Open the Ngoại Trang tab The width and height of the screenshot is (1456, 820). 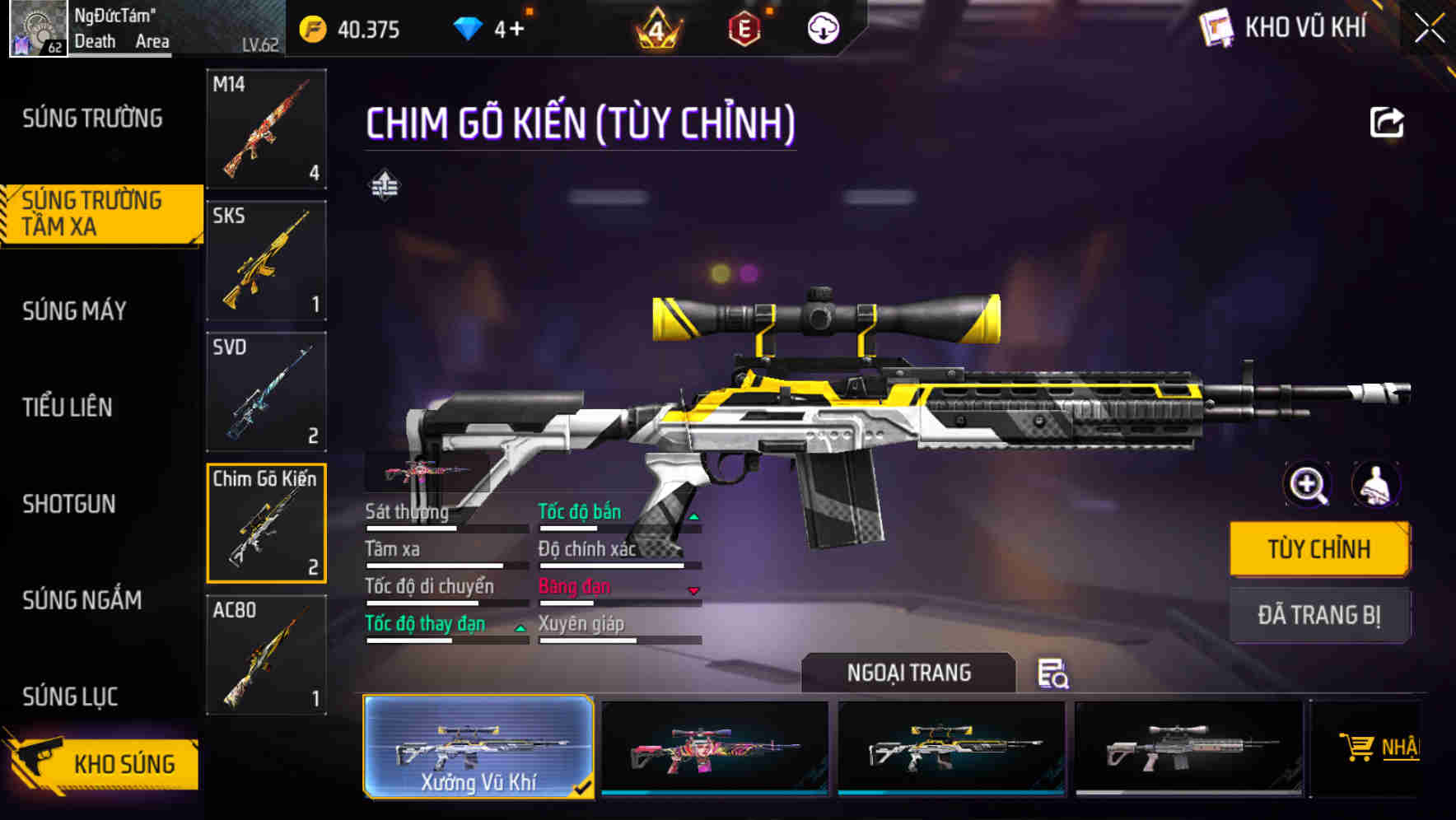909,673
